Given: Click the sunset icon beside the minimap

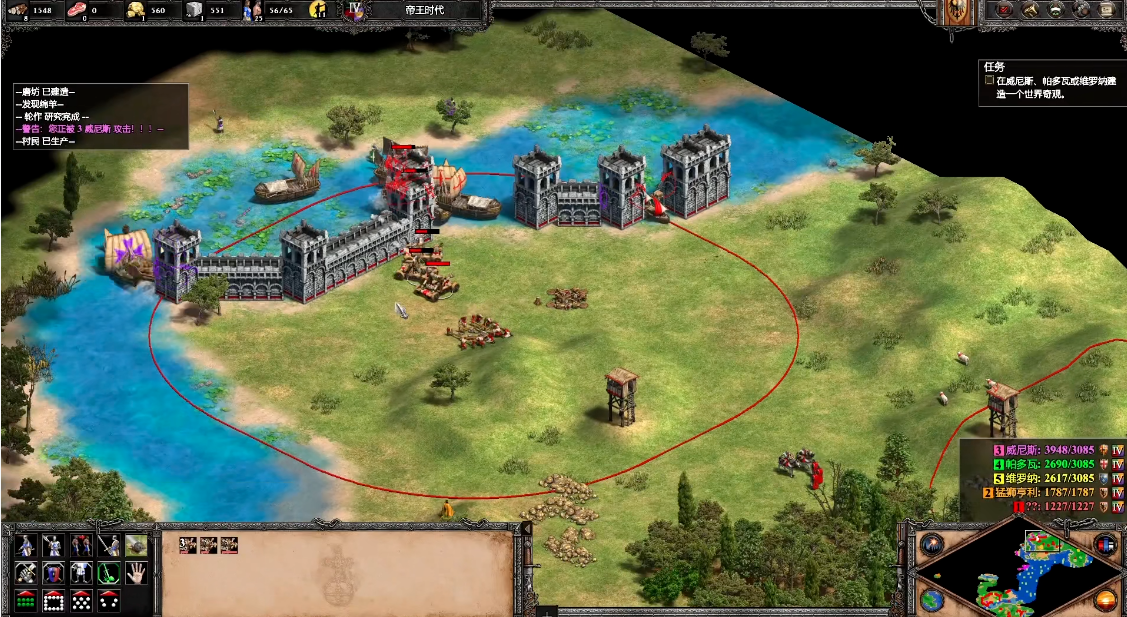Looking at the screenshot, I should click(x=1106, y=600).
